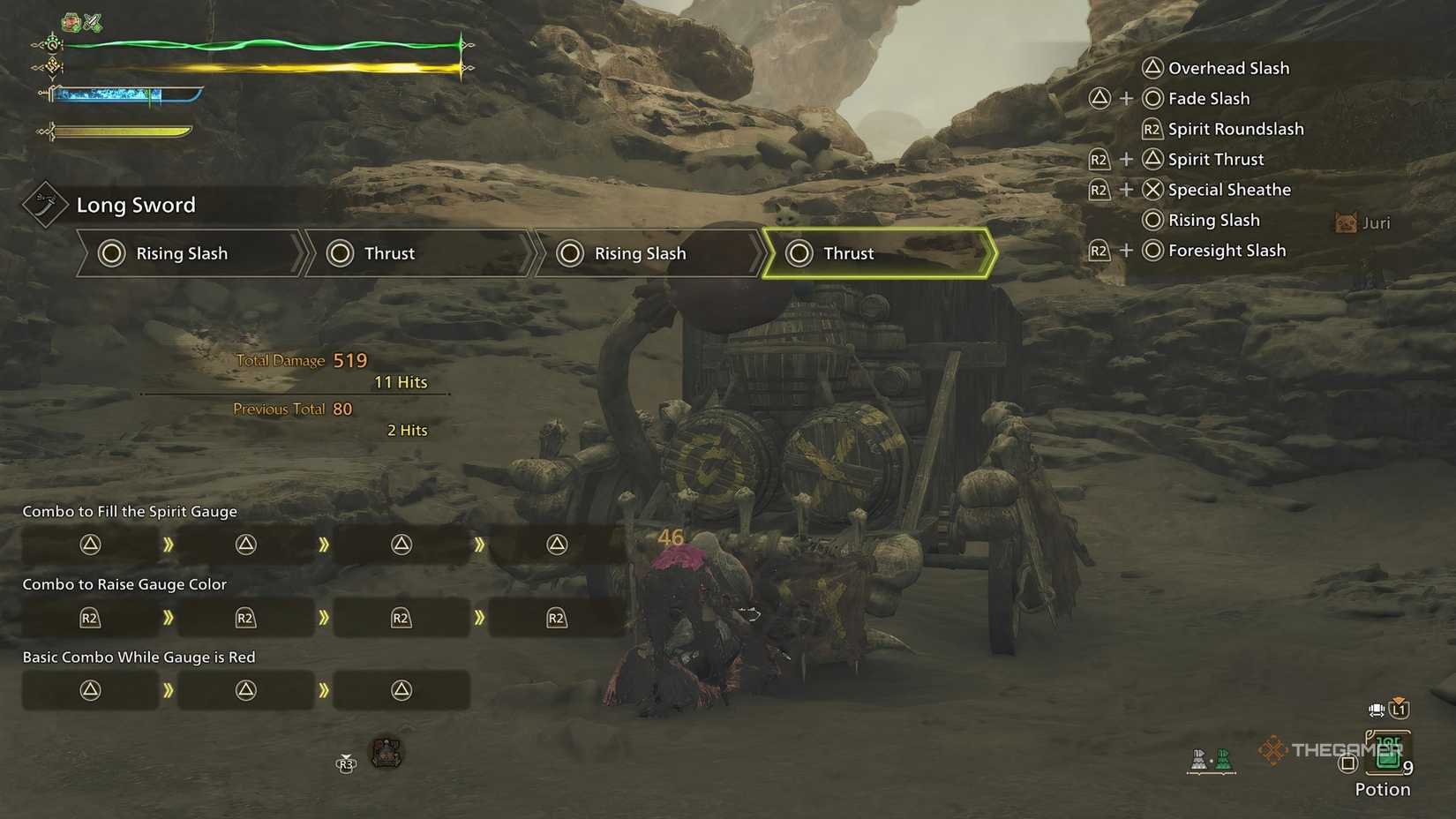
Task: Click the Total Damage 519 counter
Action: click(300, 360)
